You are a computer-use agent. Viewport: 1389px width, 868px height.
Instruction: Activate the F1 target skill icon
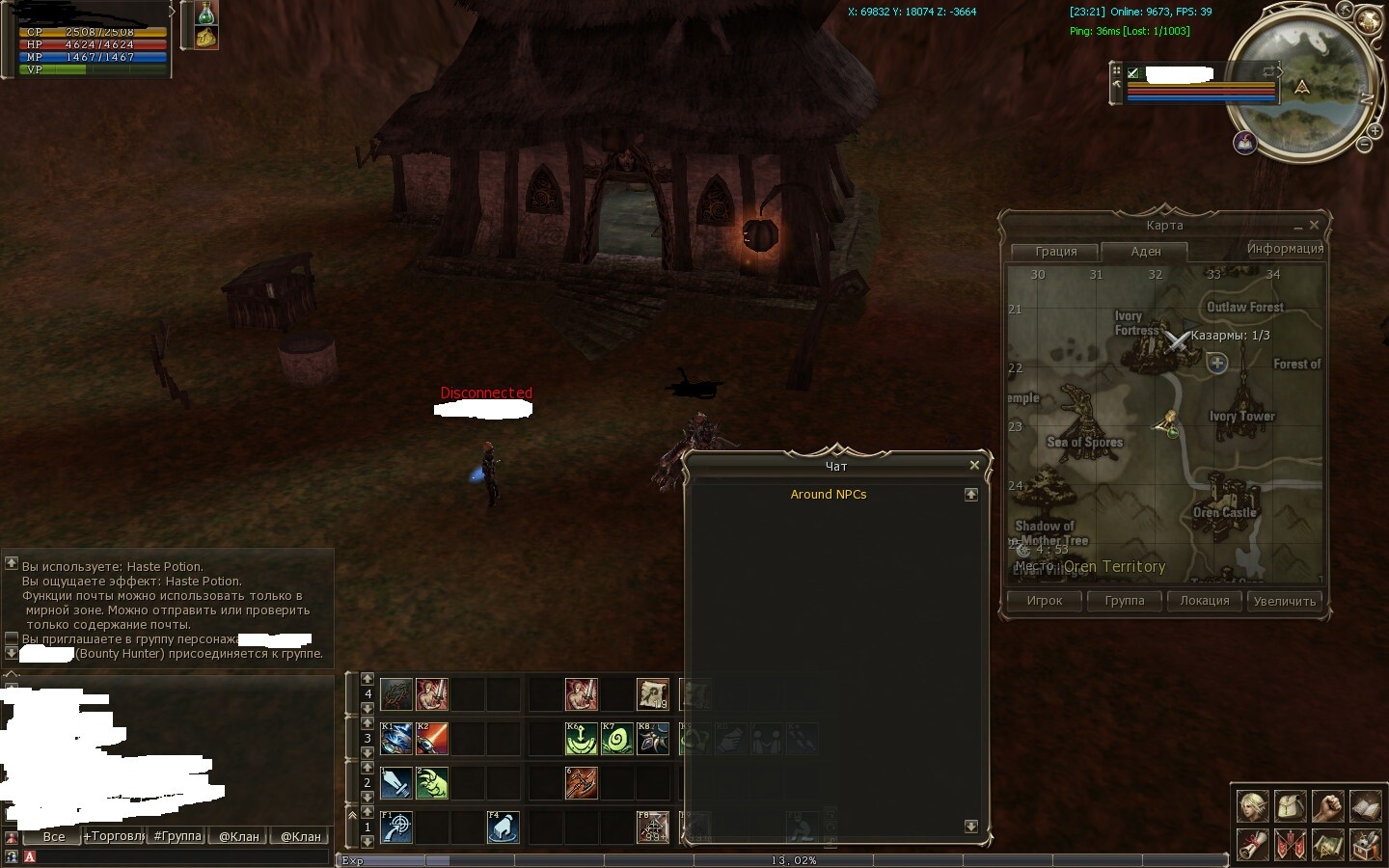[396, 827]
